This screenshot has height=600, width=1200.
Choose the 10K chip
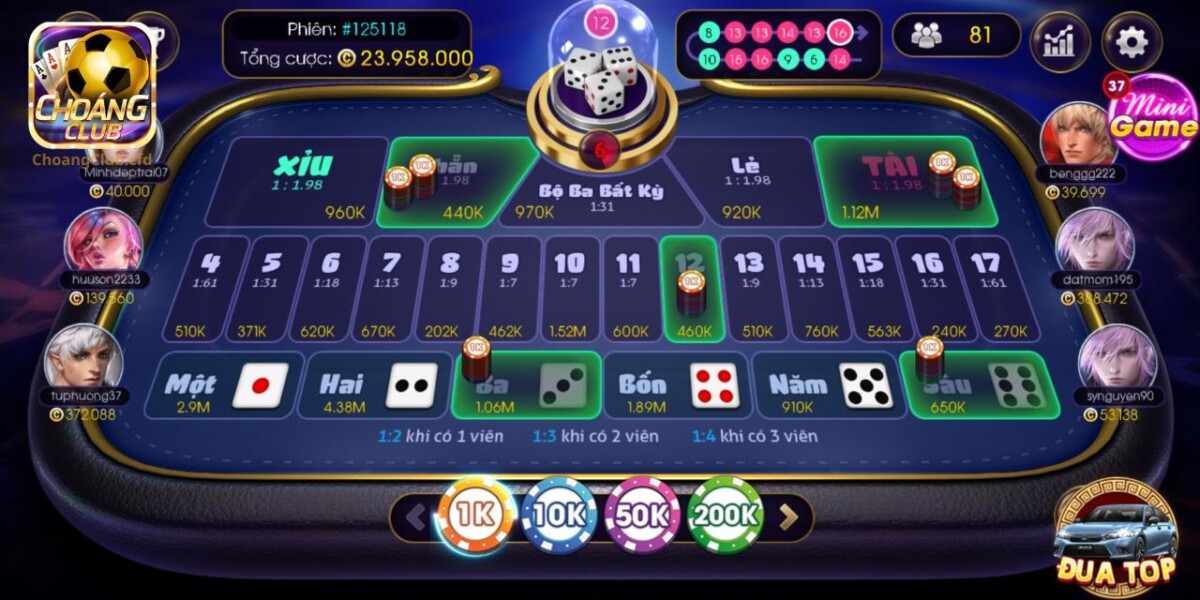coord(559,515)
